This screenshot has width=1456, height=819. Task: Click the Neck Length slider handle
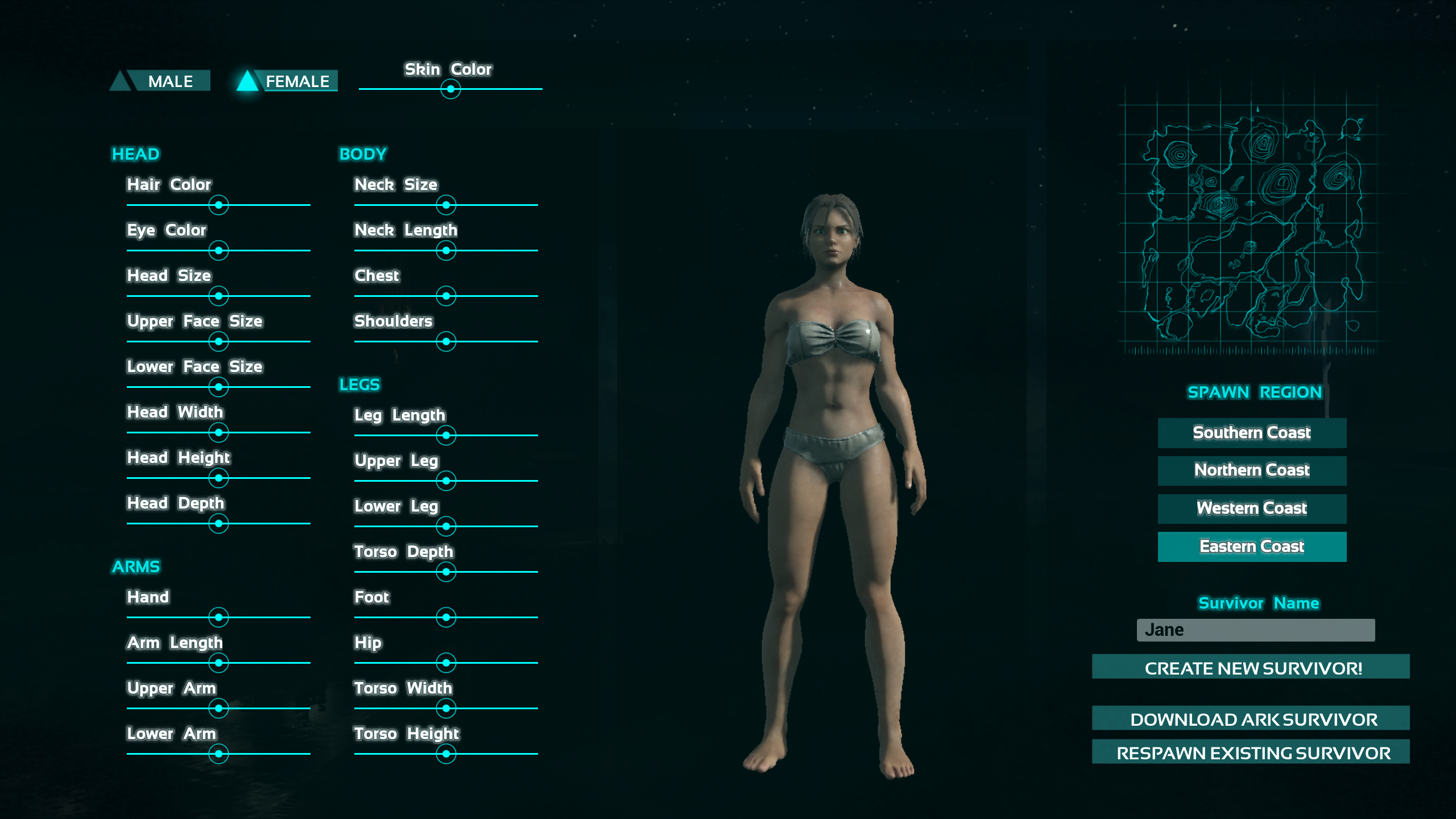(x=446, y=251)
